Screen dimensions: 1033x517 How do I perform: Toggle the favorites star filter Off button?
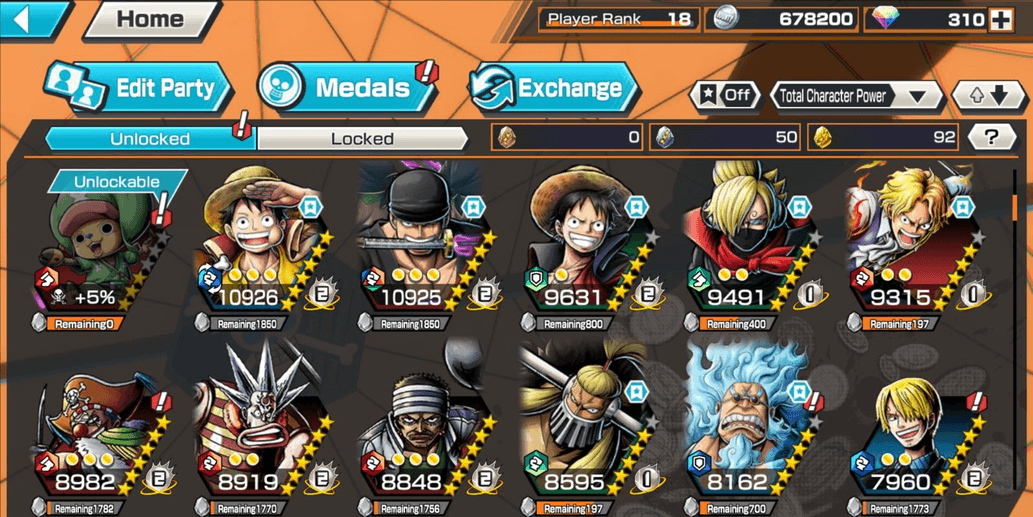(x=725, y=96)
